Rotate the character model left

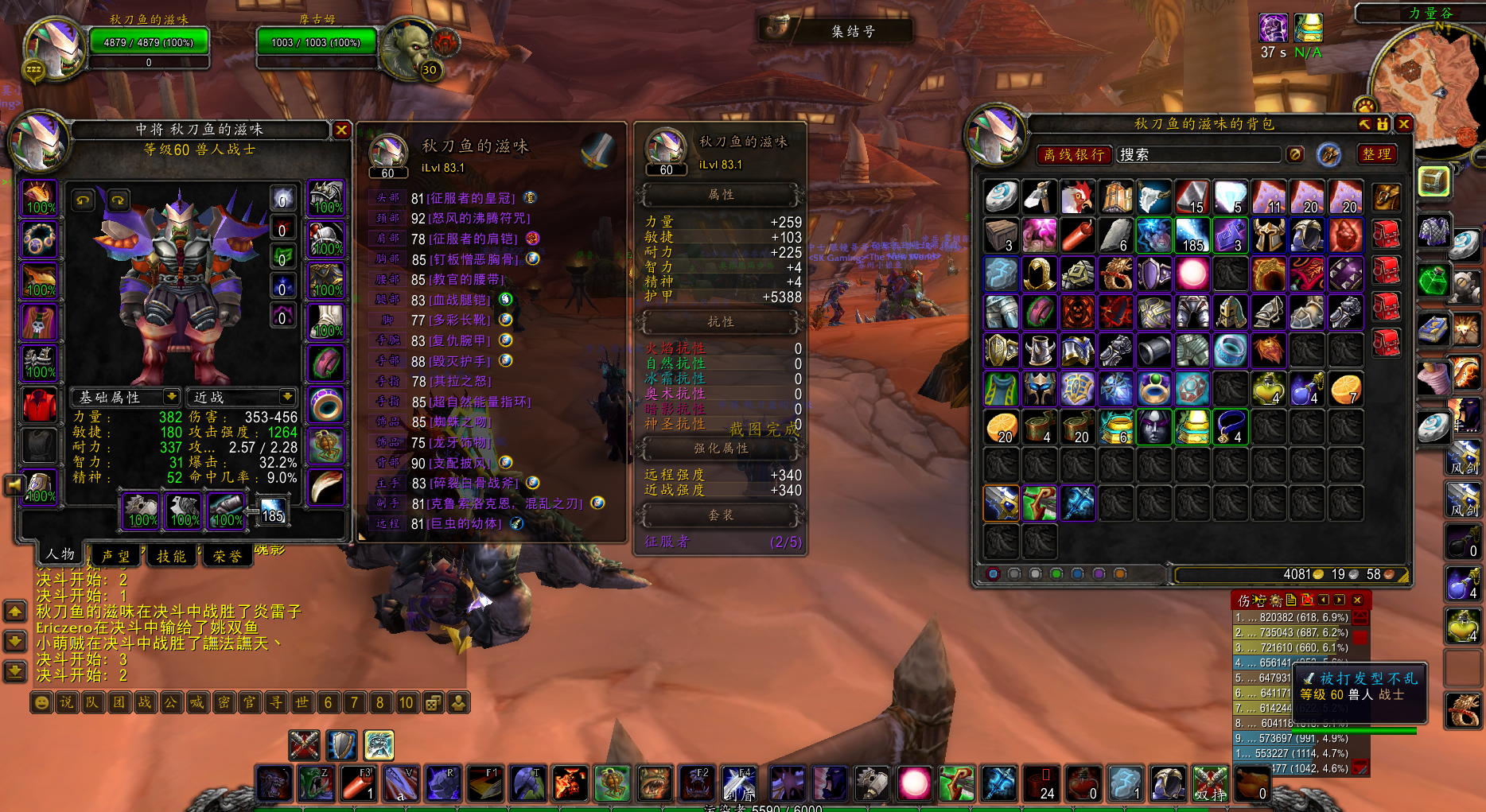coord(84,200)
